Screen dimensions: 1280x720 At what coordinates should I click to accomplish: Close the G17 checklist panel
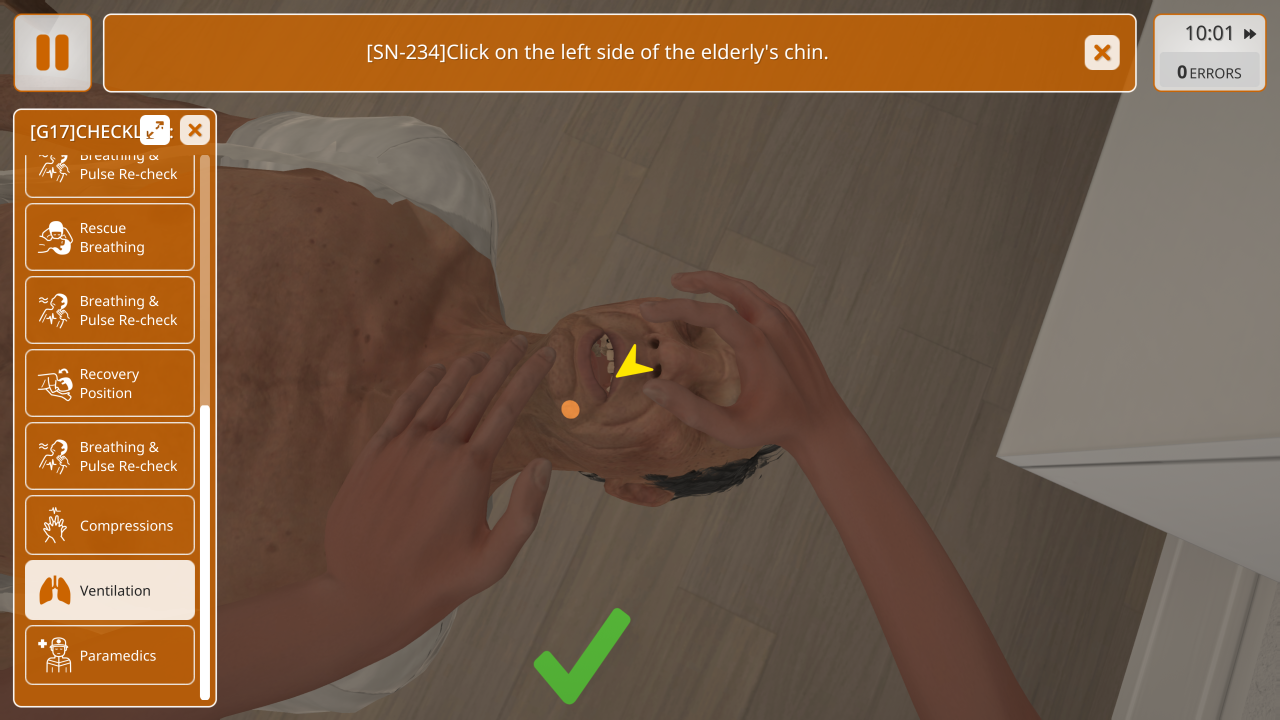pos(195,129)
